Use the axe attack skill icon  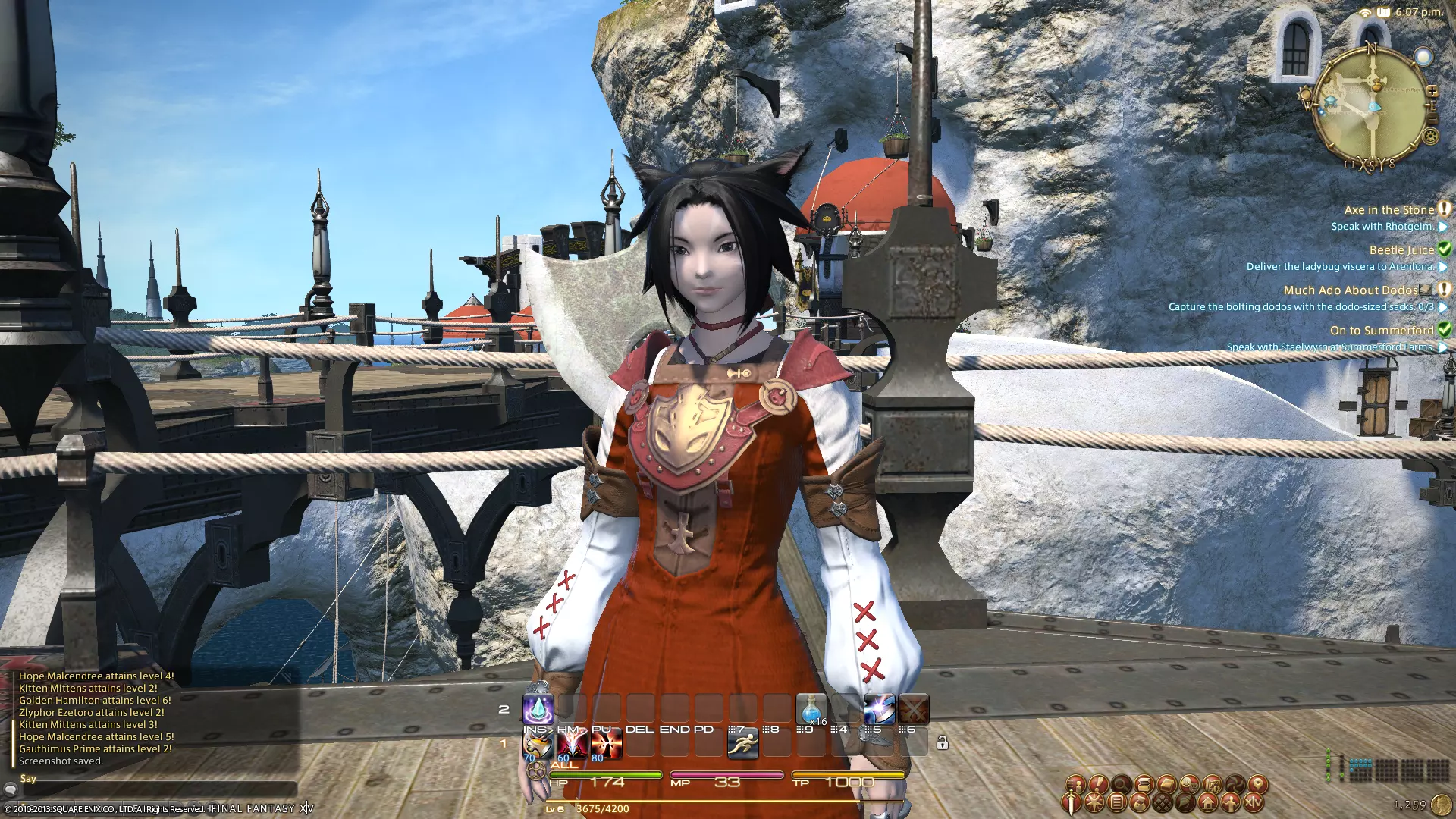pyautogui.click(x=538, y=745)
